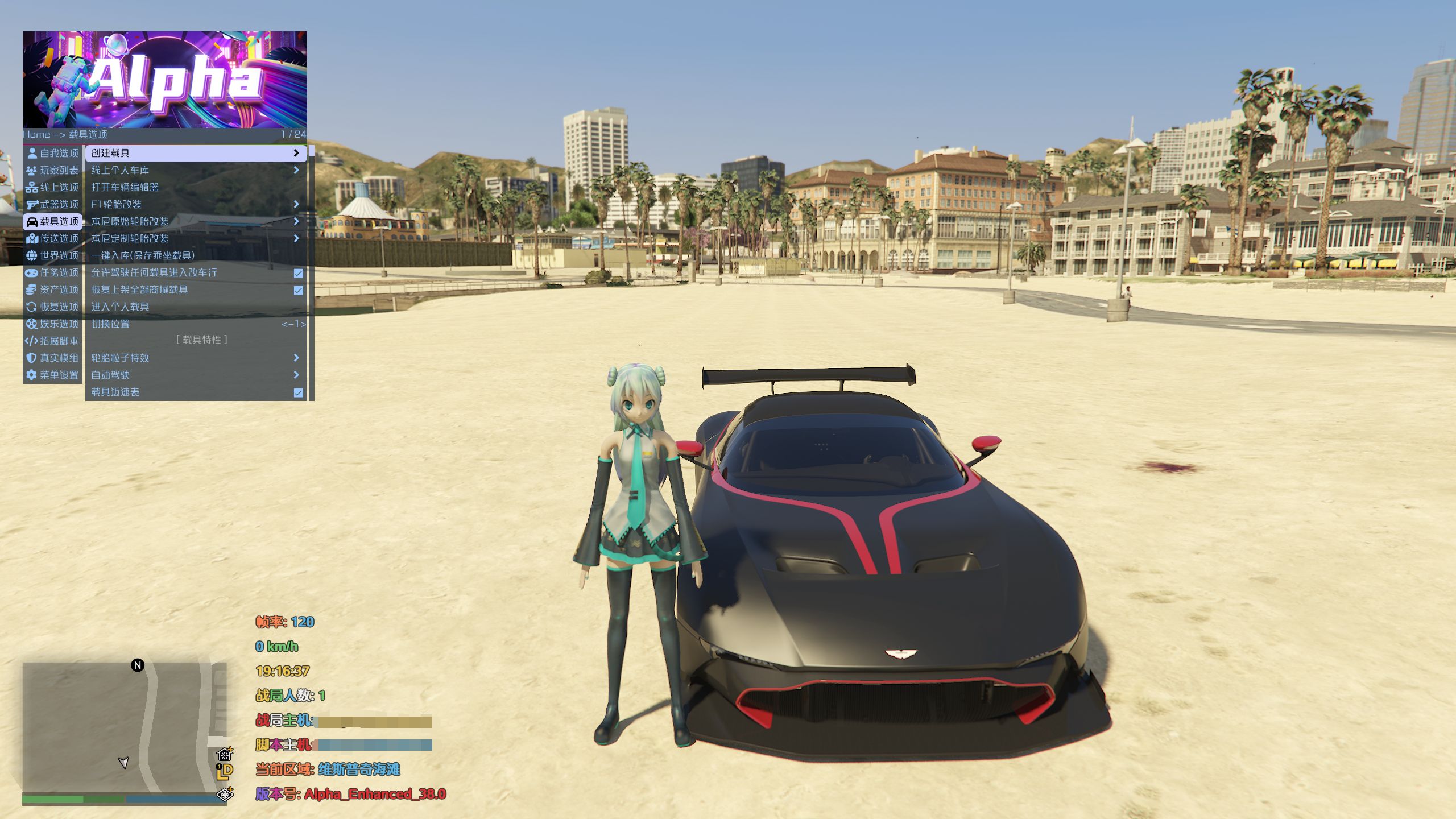Open 轮胎粒子特效 submenu
The width and height of the screenshot is (1456, 819).
click(x=195, y=358)
